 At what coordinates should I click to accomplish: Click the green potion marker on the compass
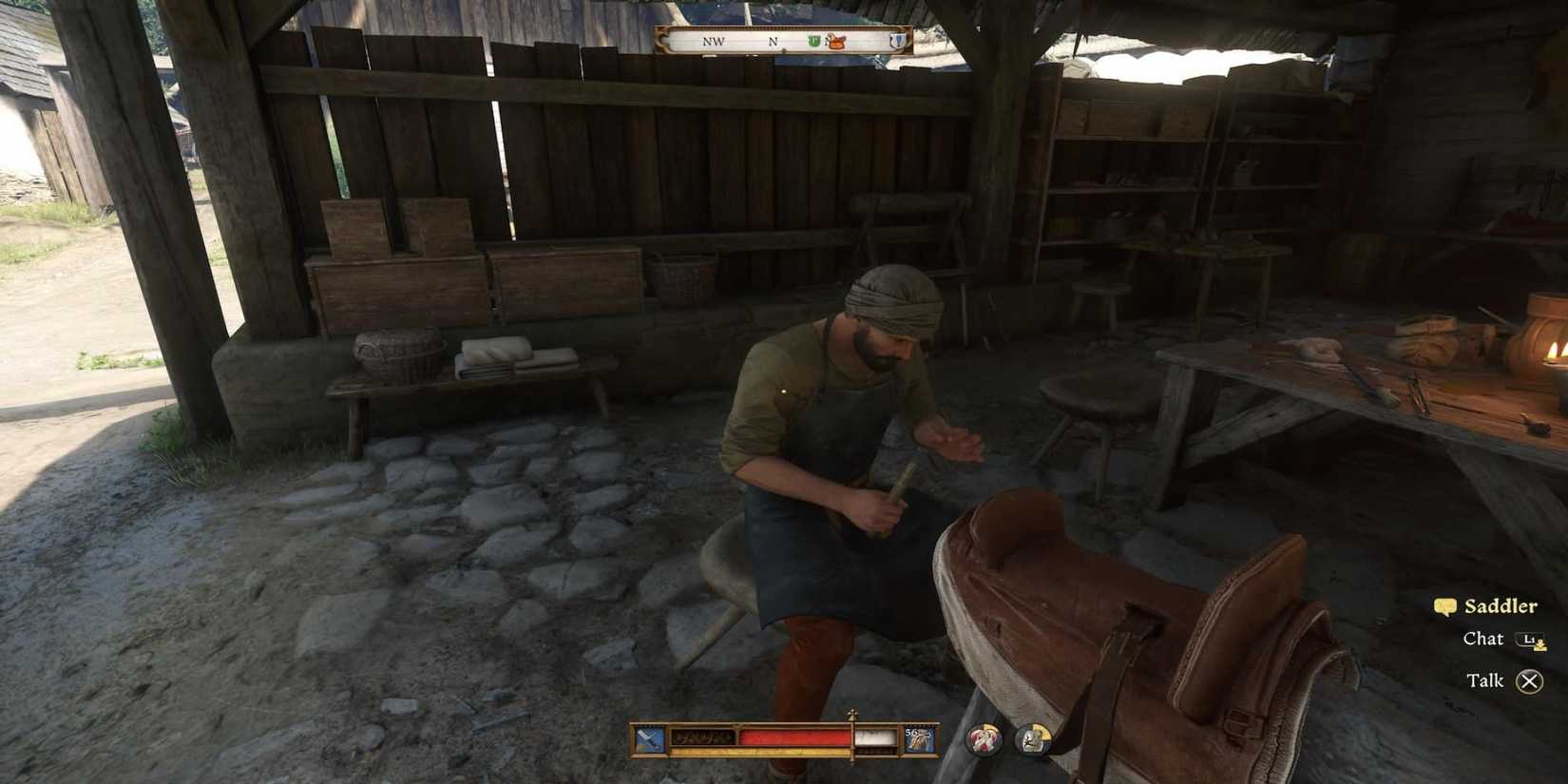click(813, 40)
